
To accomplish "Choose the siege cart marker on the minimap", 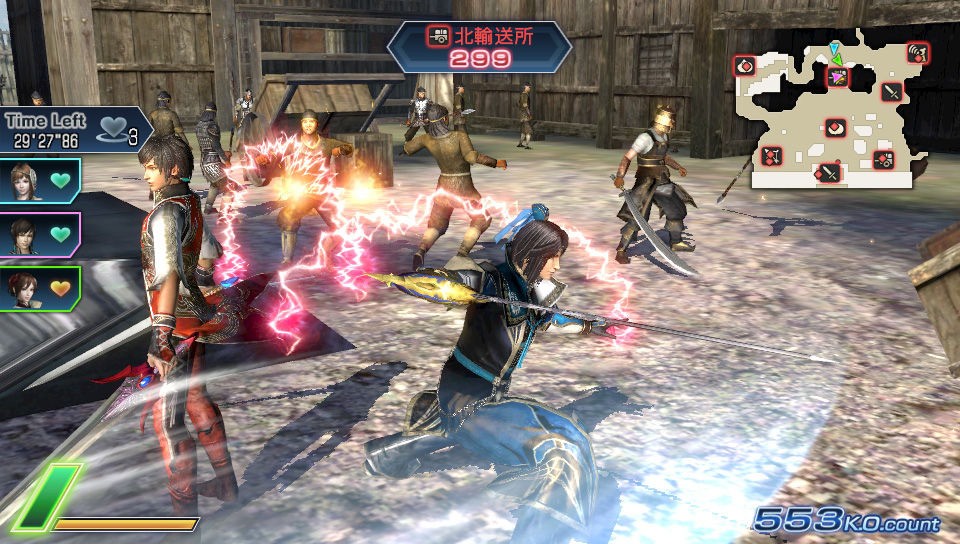I will [884, 158].
